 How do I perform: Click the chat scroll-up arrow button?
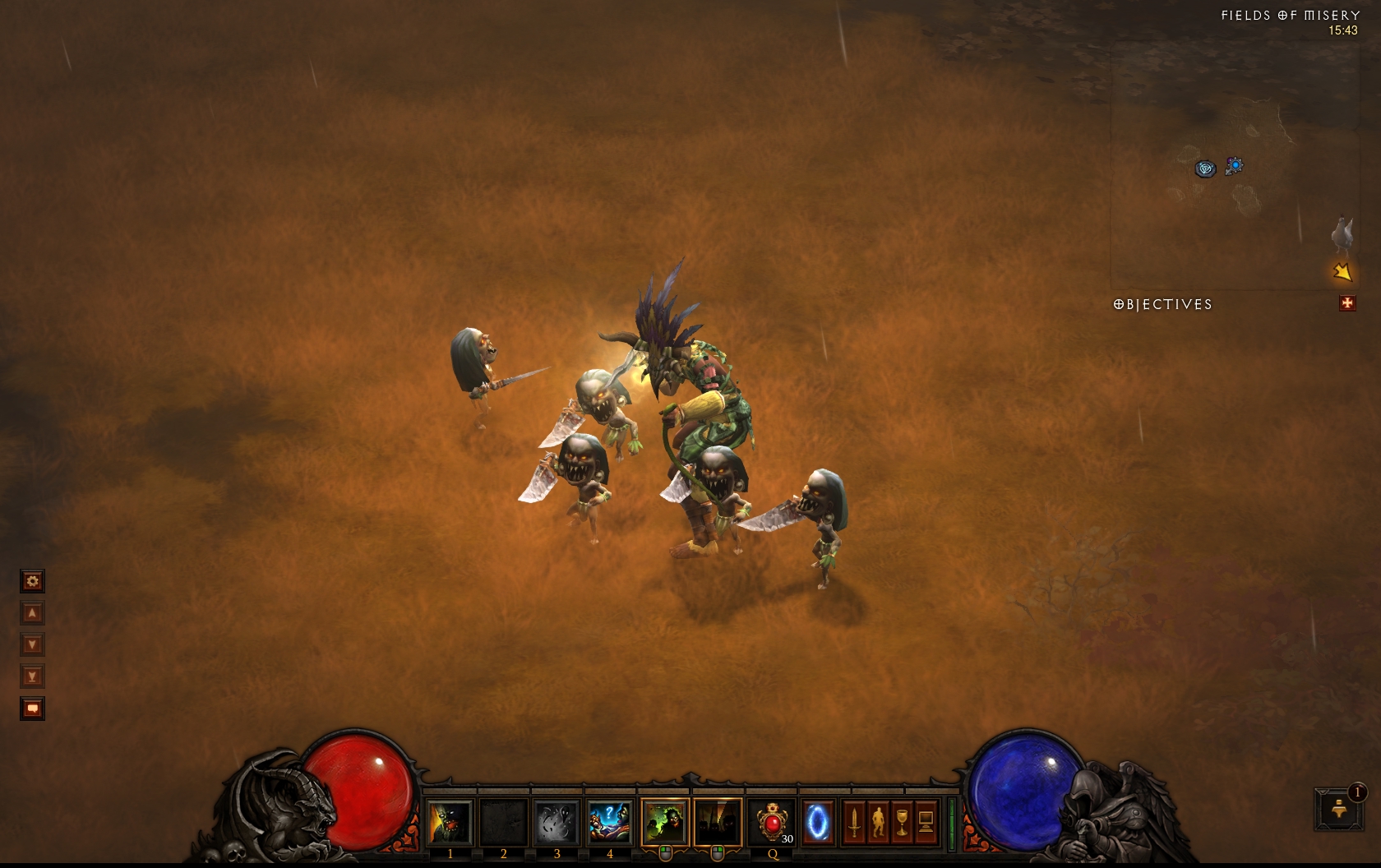pyautogui.click(x=32, y=613)
